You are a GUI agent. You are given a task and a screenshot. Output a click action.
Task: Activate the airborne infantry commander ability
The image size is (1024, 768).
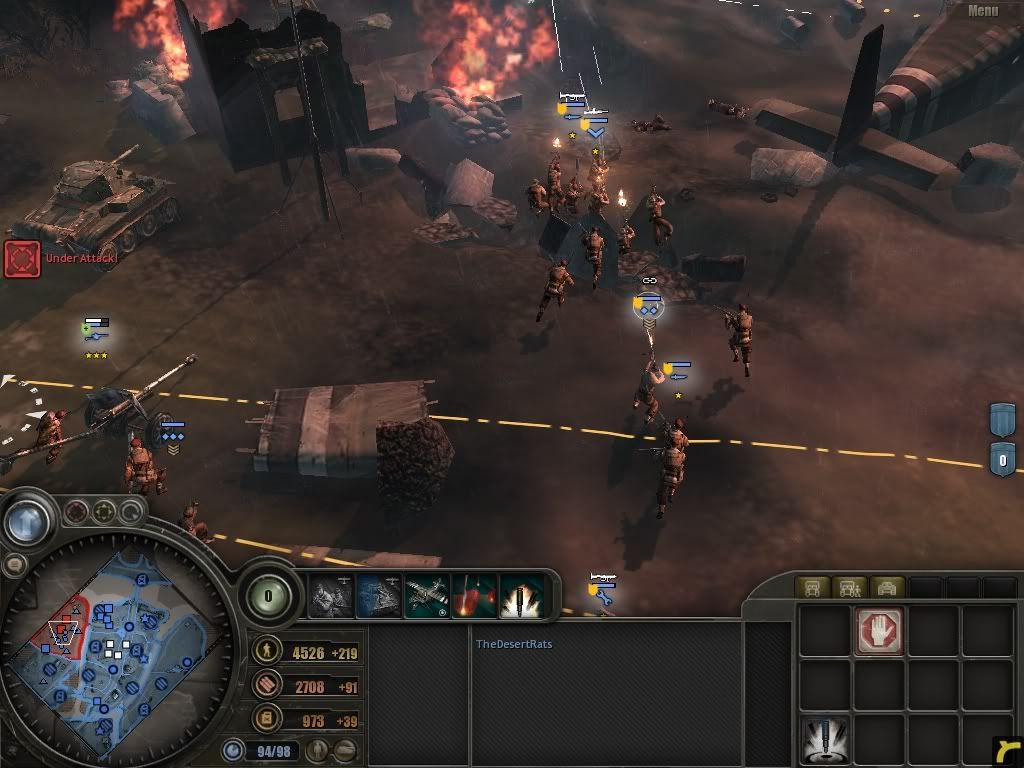(x=331, y=596)
